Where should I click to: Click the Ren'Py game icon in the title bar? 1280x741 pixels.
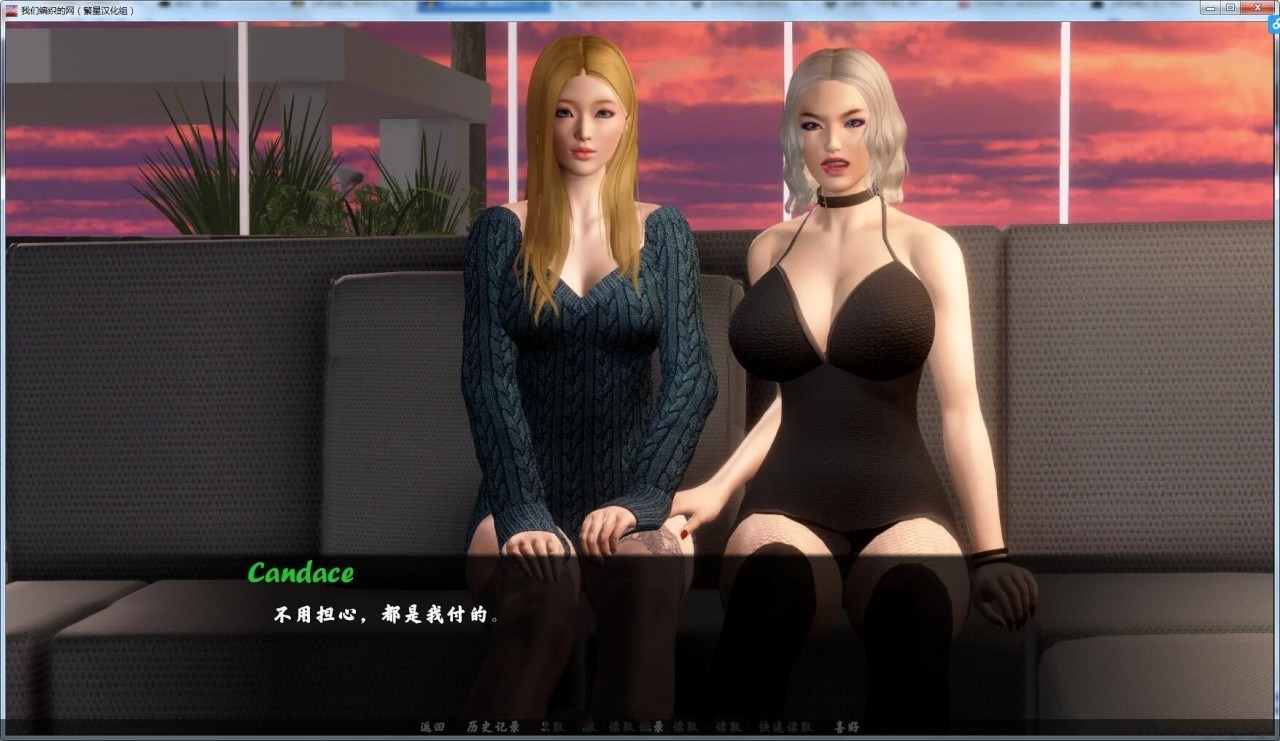(x=9, y=7)
